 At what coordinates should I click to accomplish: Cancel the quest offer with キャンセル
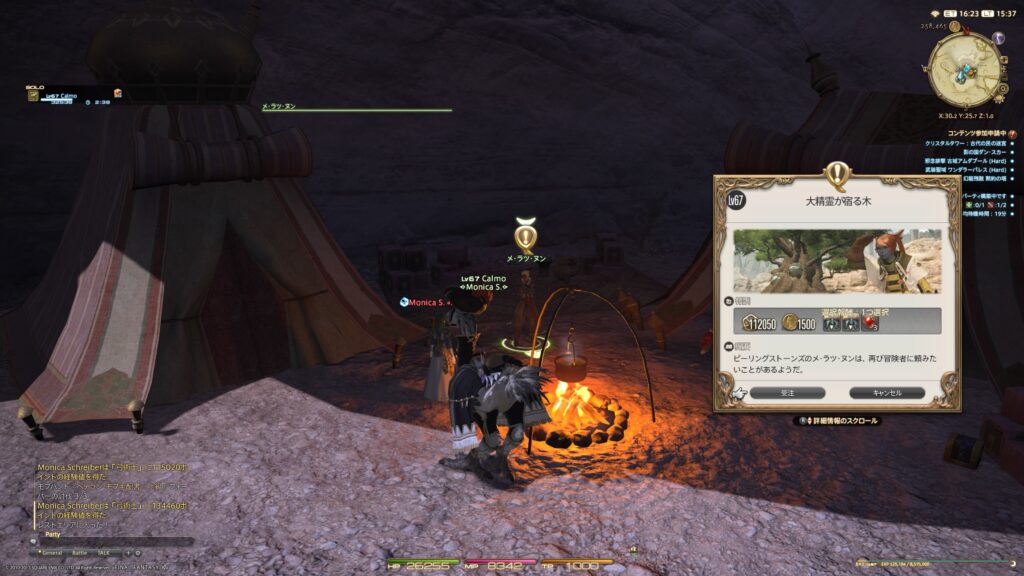tap(888, 393)
